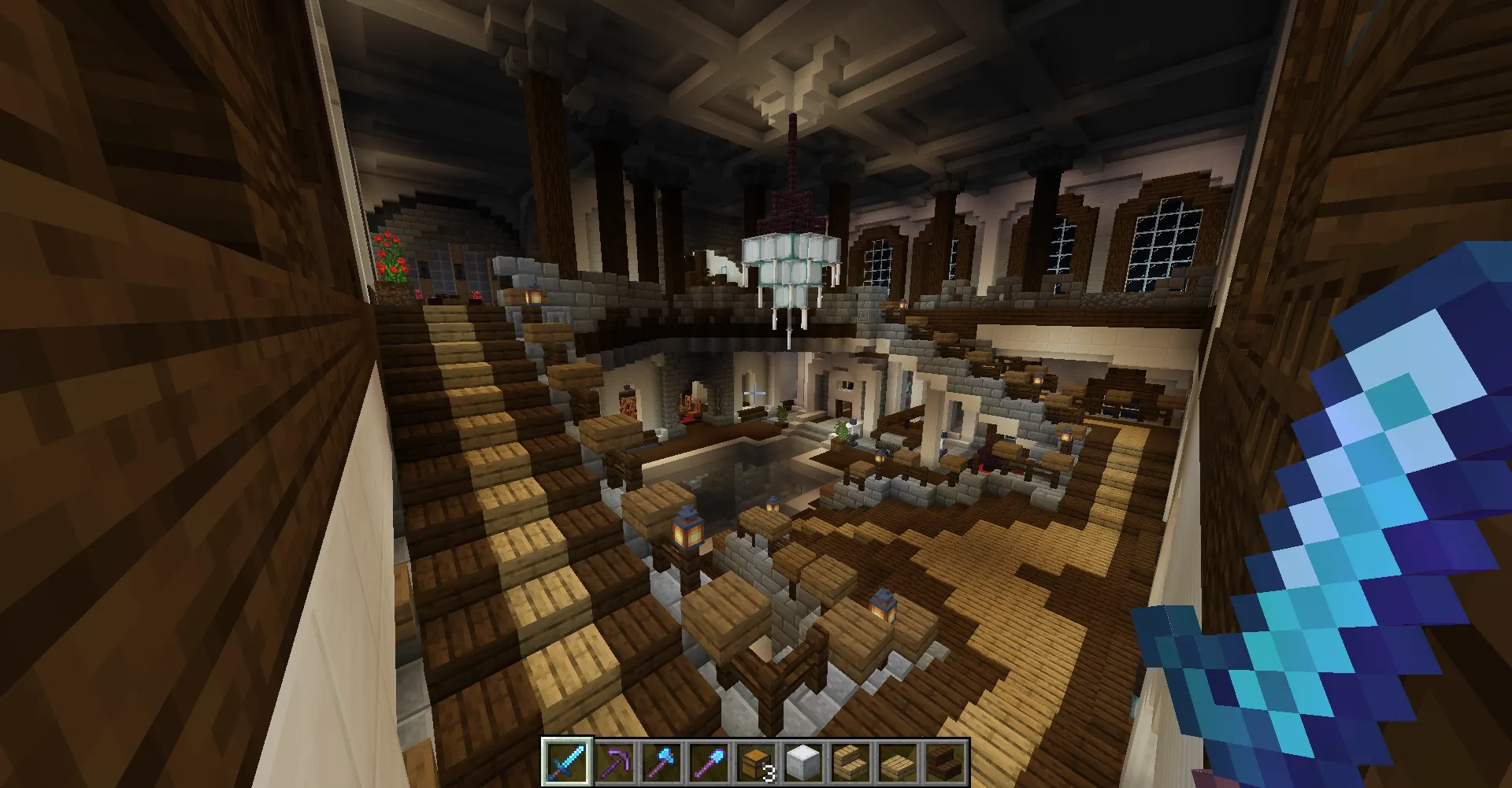Select the chest stack of three
This screenshot has width=1512, height=788.
click(756, 762)
